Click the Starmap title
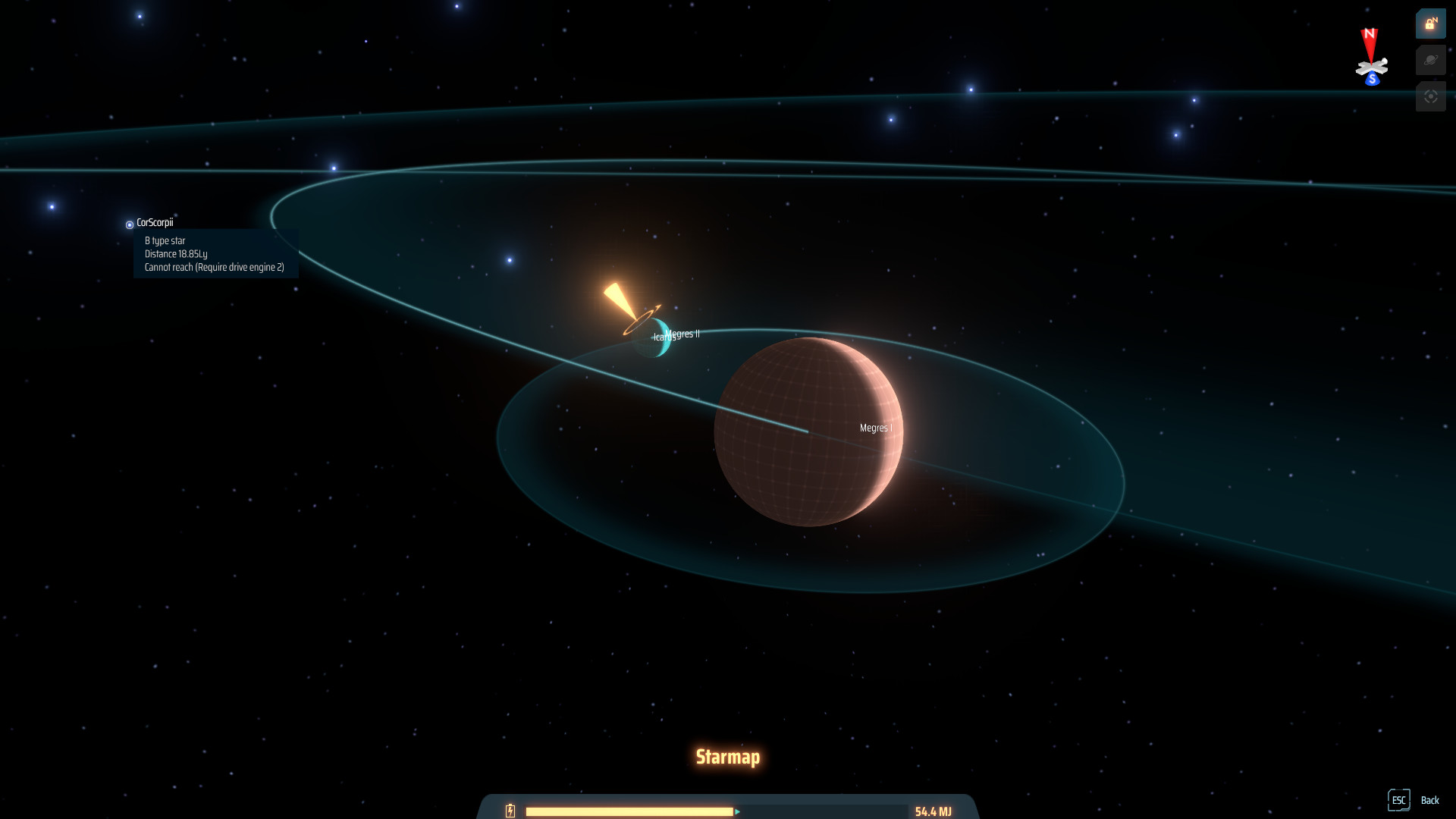The width and height of the screenshot is (1456, 819). pos(728,756)
